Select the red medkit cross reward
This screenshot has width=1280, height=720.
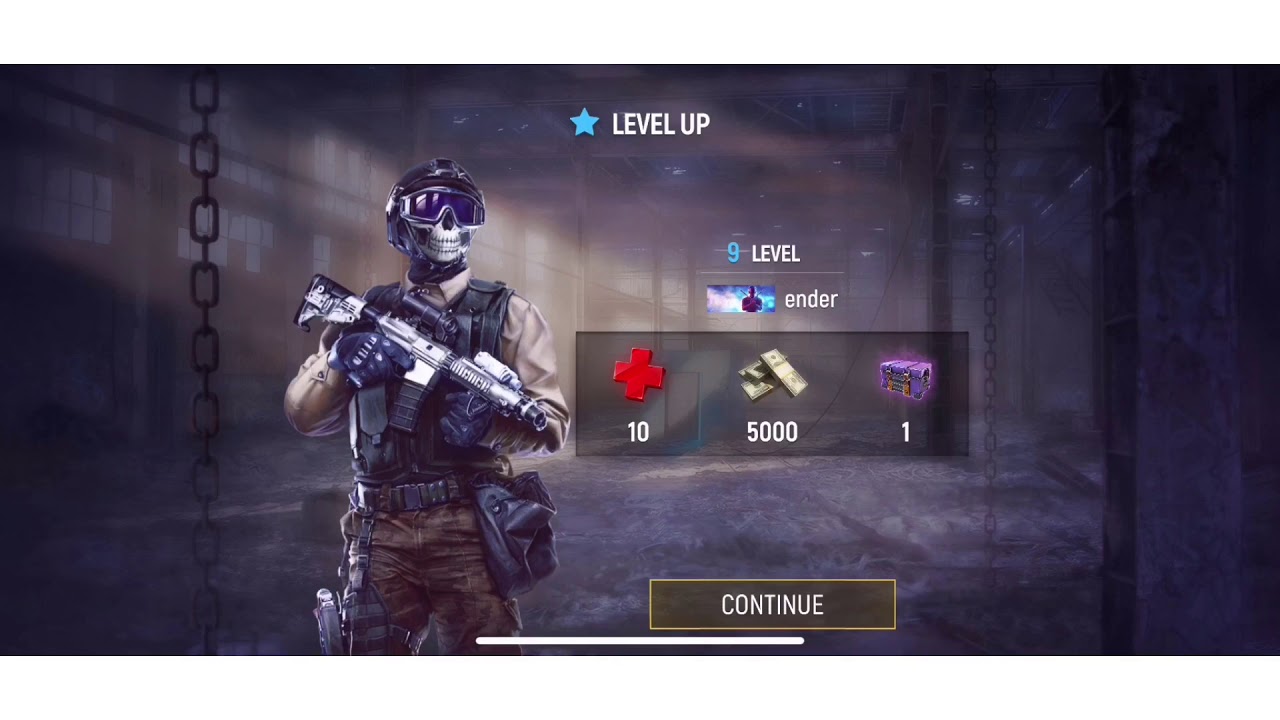pyautogui.click(x=638, y=375)
